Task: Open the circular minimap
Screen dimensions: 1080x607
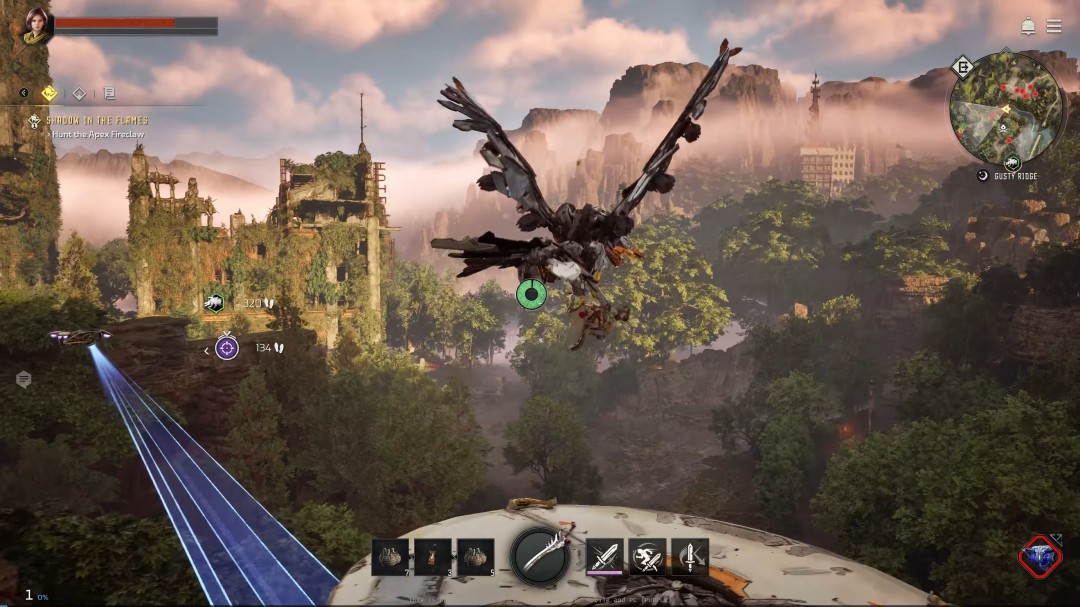Action: tap(1006, 108)
